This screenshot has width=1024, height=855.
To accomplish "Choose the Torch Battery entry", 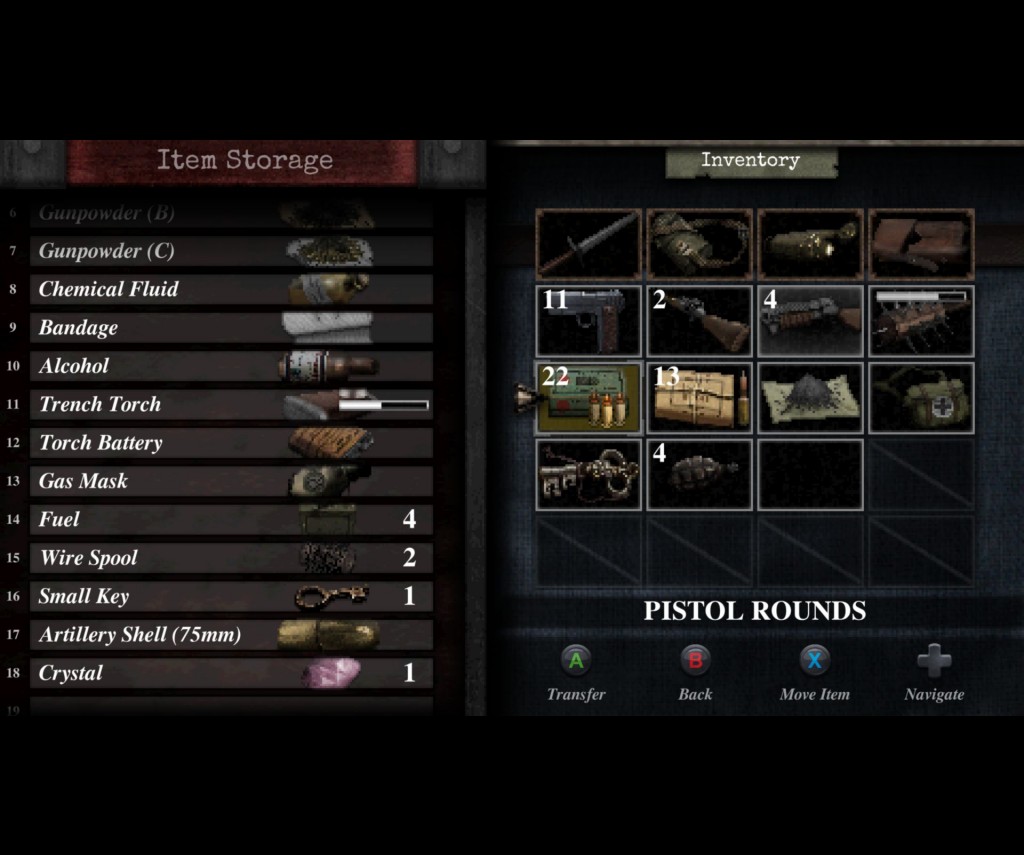I will pyautogui.click(x=230, y=443).
